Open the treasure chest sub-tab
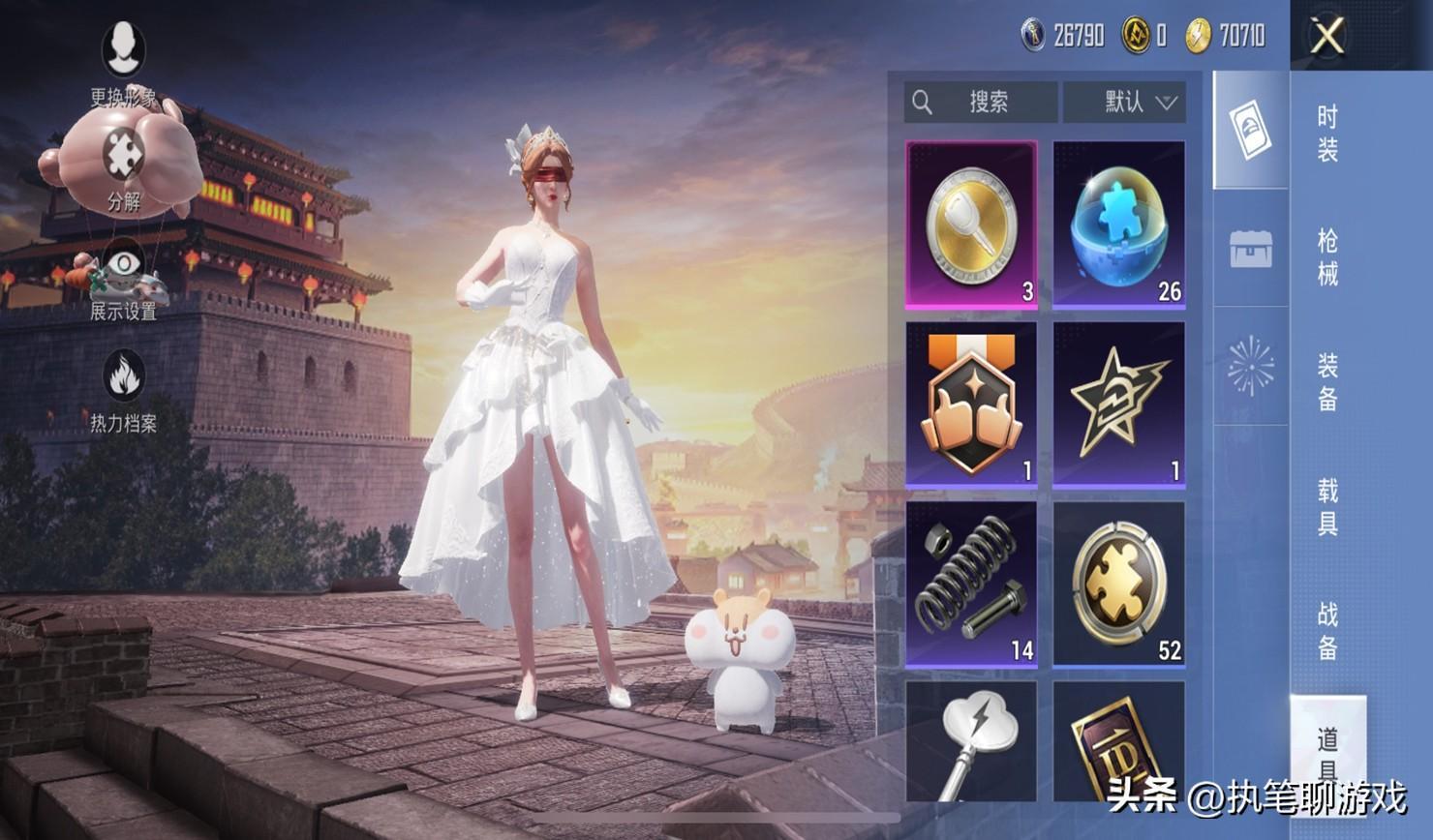The height and width of the screenshot is (840, 1433). coord(1251,249)
